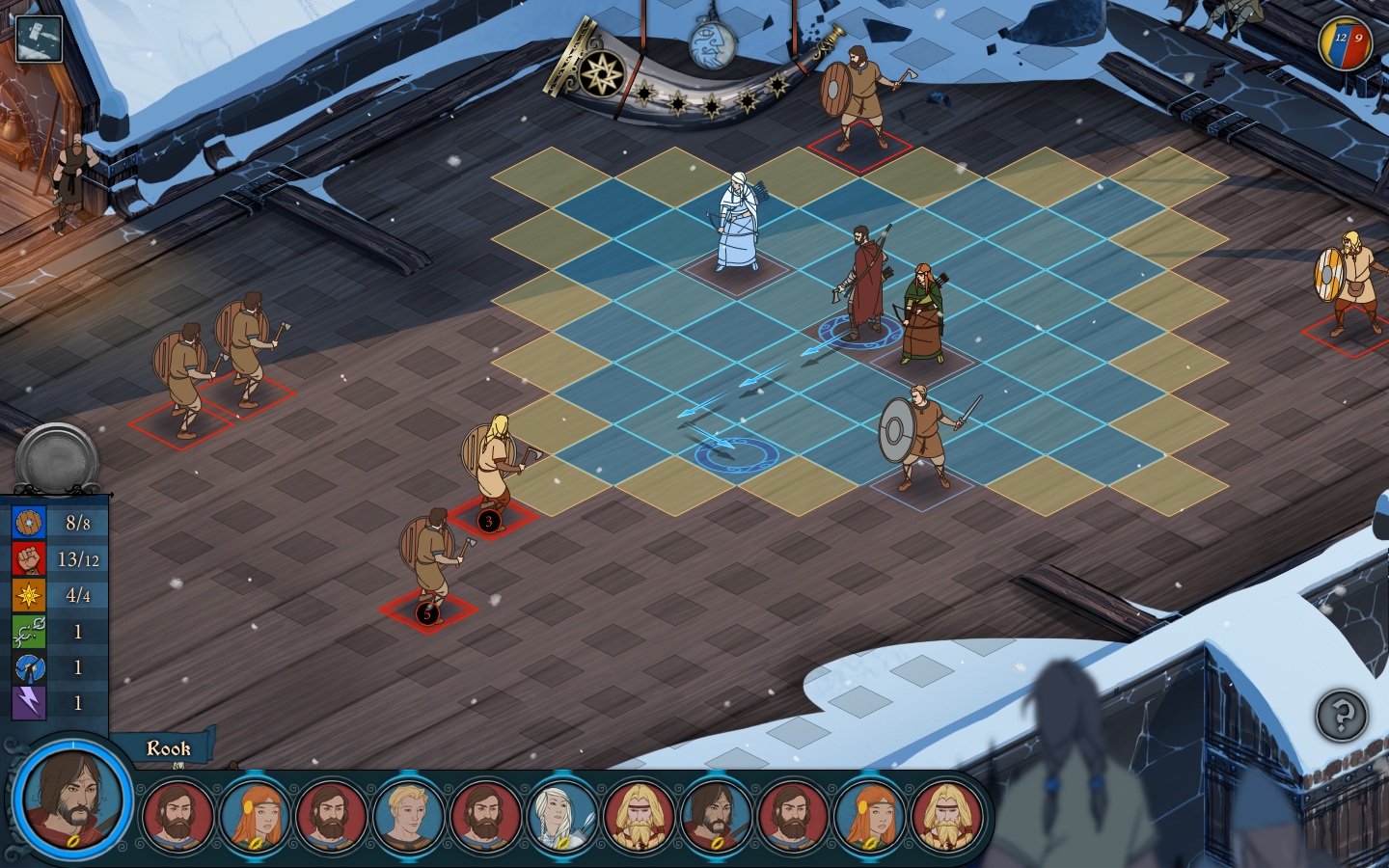Click the purple lightning bolt stat icon
Image resolution: width=1389 pixels, height=868 pixels.
29,703
